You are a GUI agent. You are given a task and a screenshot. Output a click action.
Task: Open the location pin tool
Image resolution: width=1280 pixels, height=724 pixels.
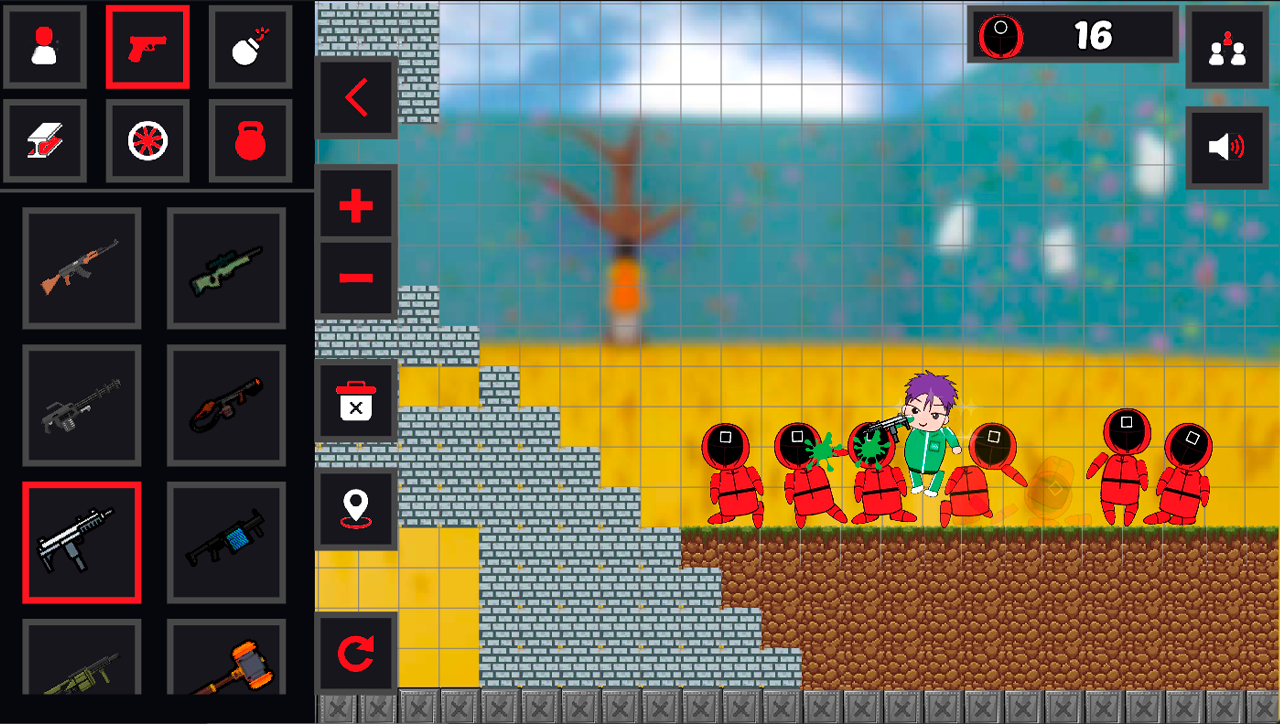[x=356, y=506]
